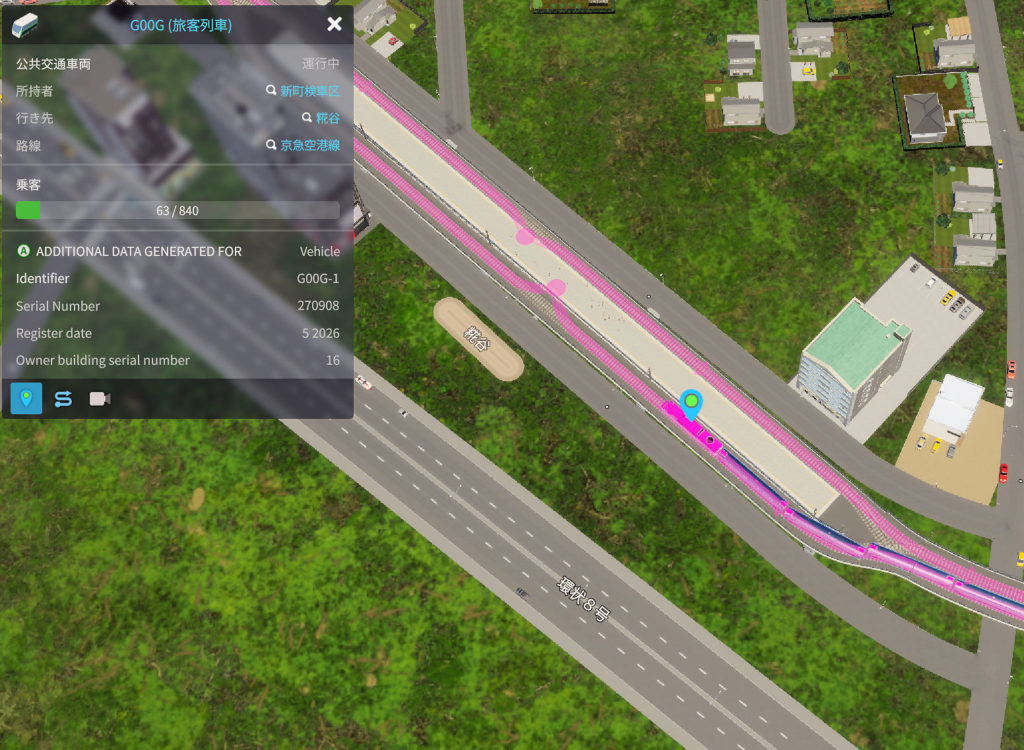Screen dimensions: 1024x750
Task: Click the panel title G00G (旅客列車)
Action: coord(181,25)
